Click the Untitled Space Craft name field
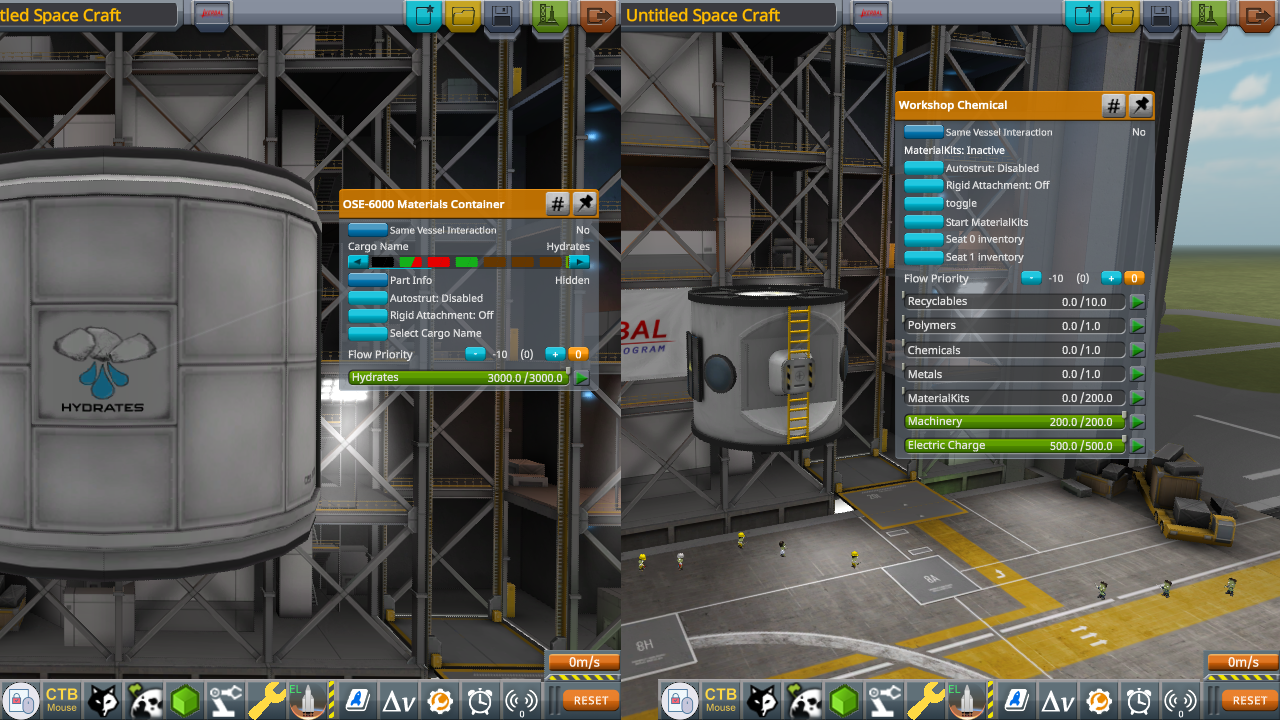 tap(728, 15)
